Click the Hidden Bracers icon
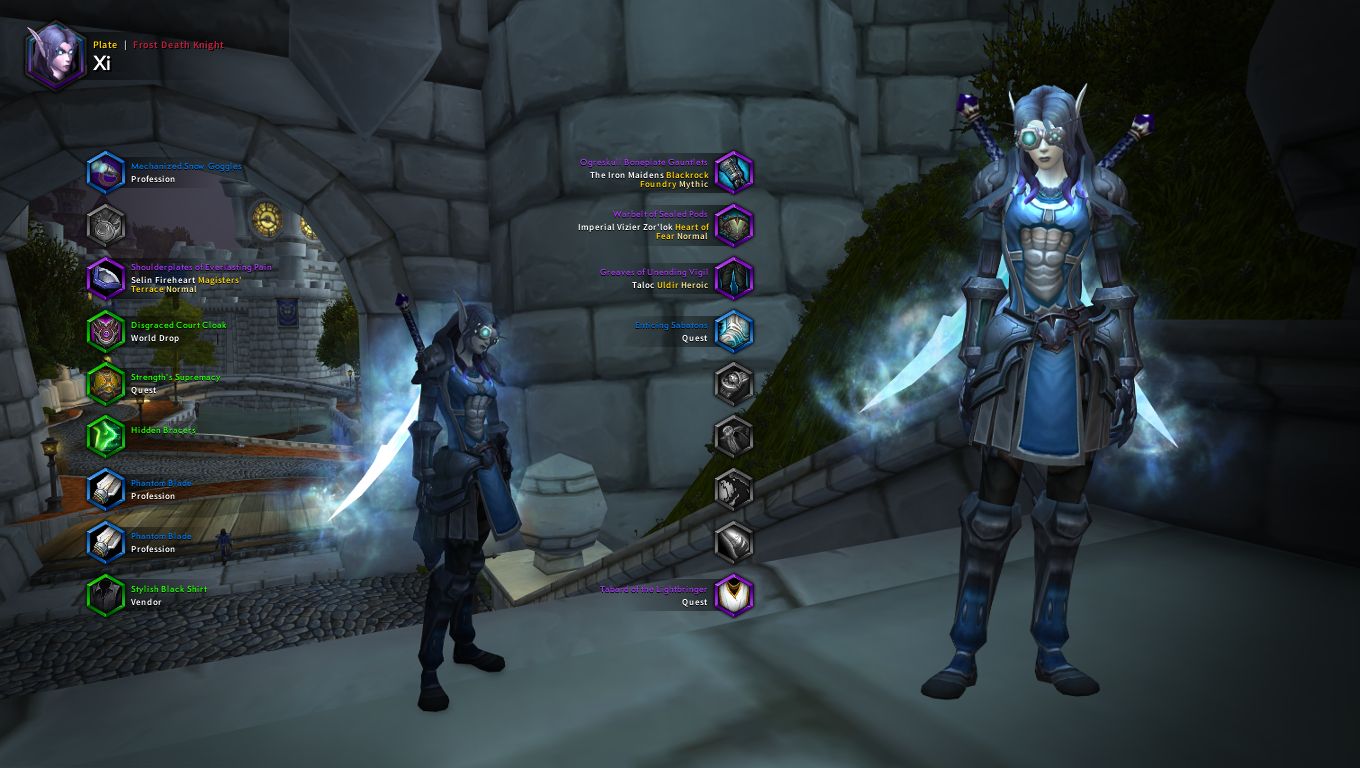The image size is (1360, 768). [106, 437]
